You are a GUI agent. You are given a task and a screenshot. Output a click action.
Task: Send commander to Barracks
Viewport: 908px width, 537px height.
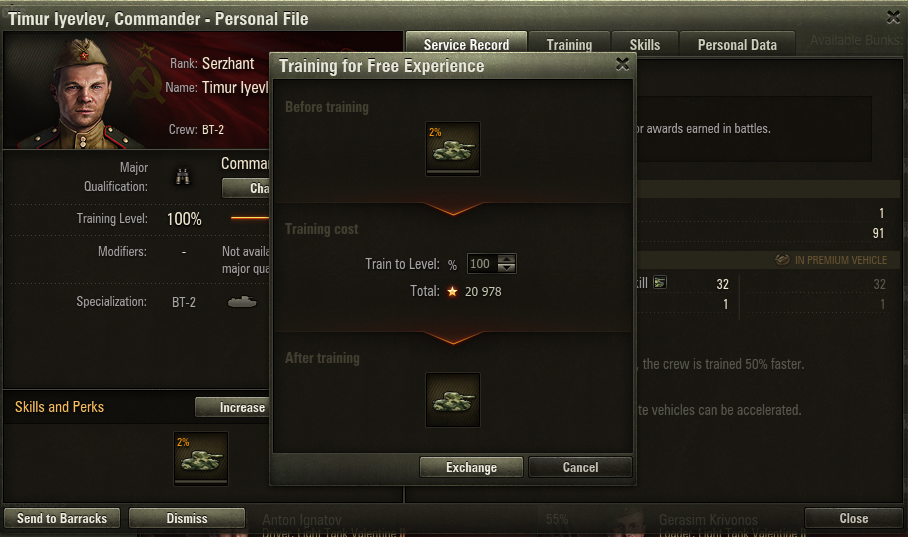[x=62, y=518]
